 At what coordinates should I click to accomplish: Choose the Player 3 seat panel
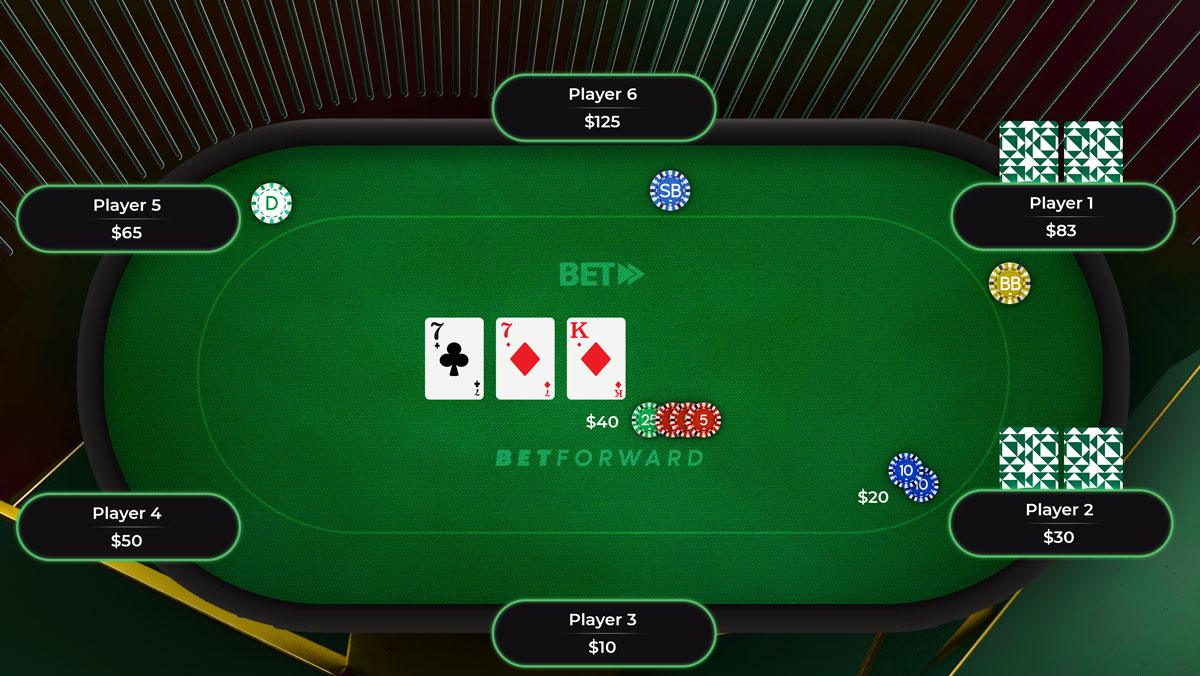pyautogui.click(x=603, y=633)
